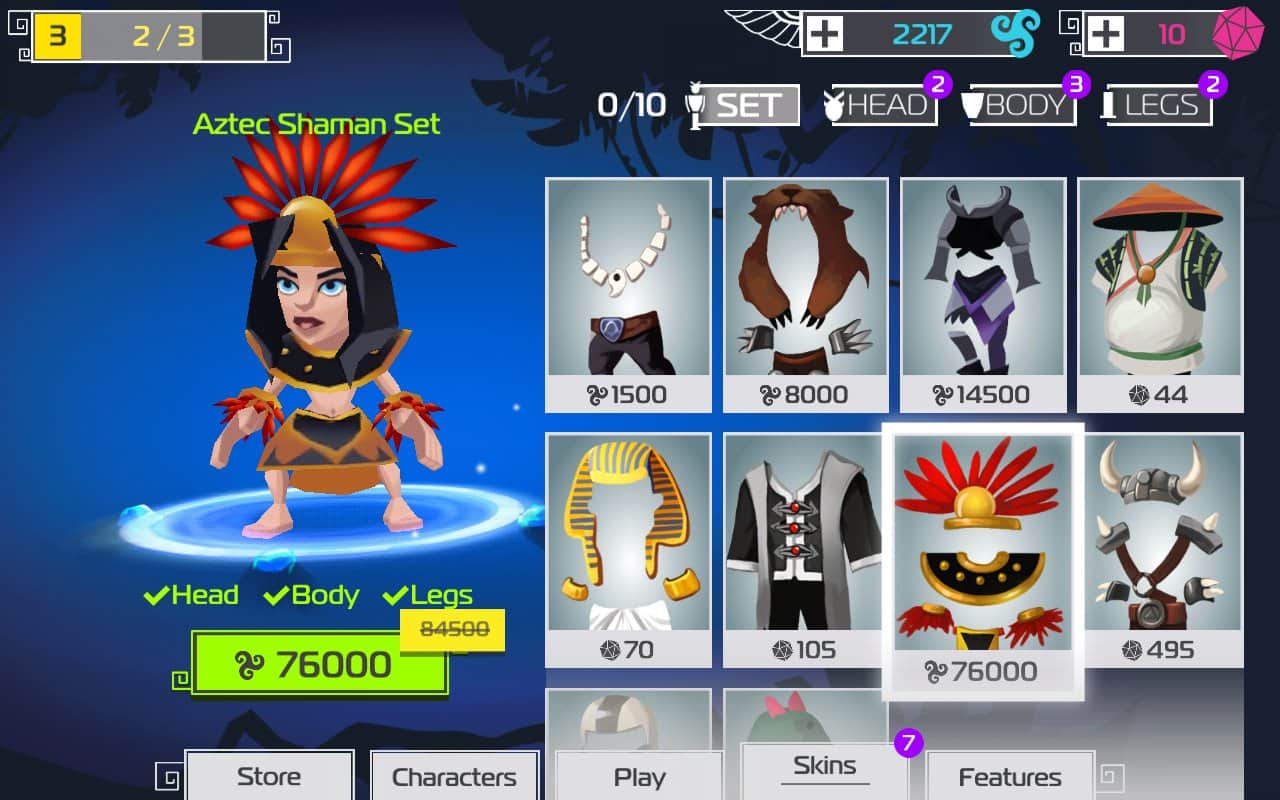Start the game with Play
Screen dimensions: 1280x800
(639, 777)
